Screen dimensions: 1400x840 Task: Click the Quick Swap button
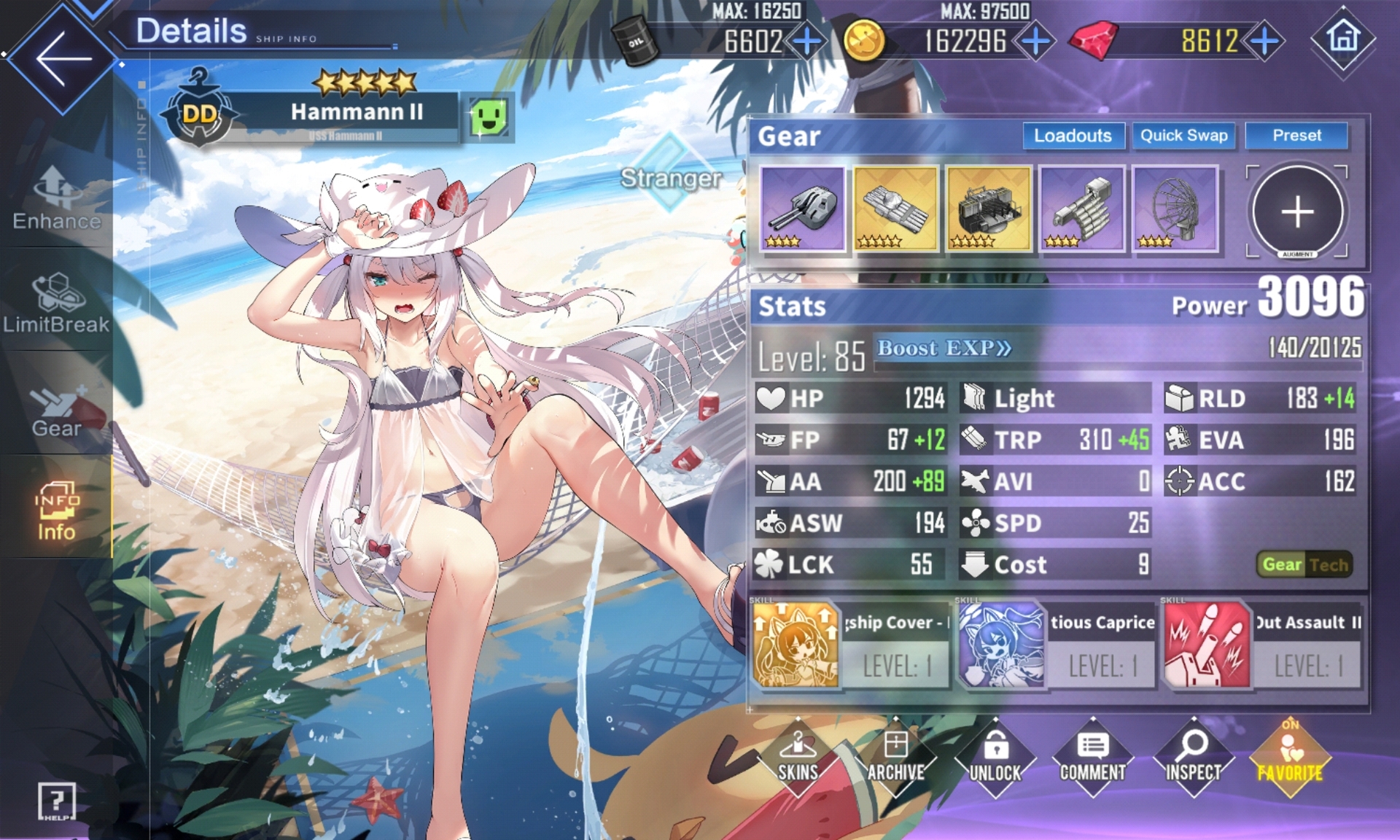click(1183, 136)
